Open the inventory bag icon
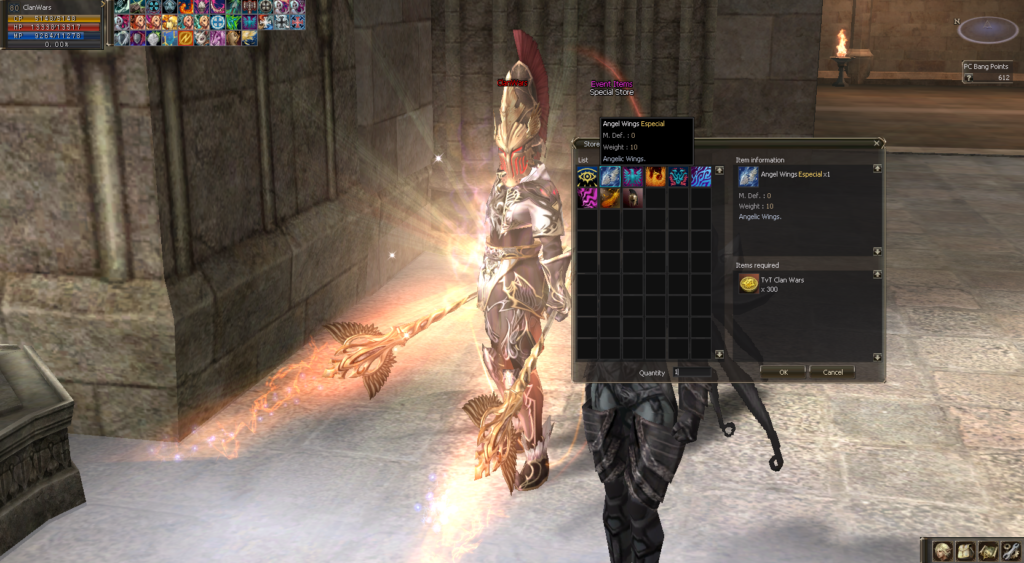1024x563 pixels. 964,550
